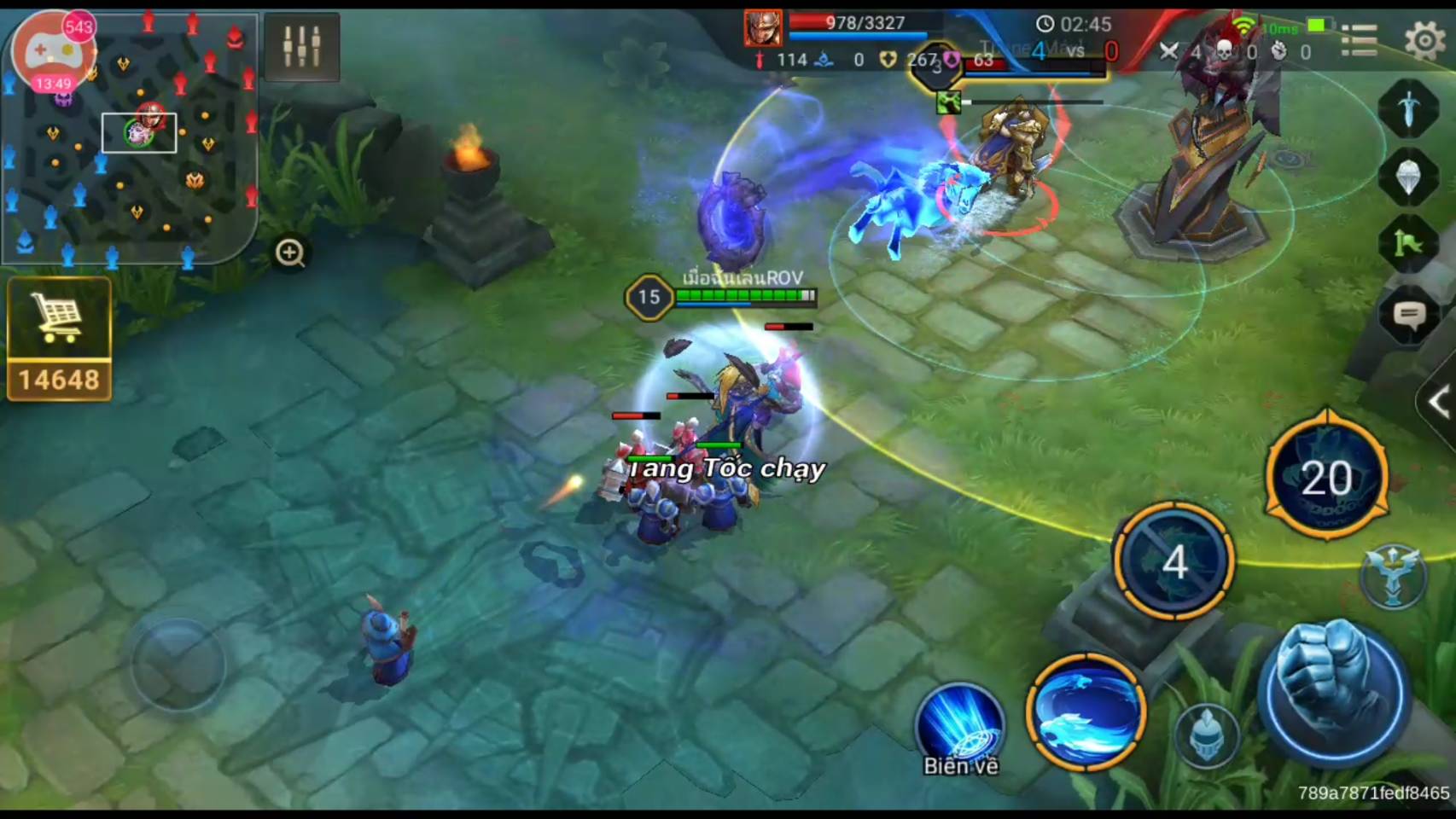This screenshot has width=1456, height=819.
Task: Tap the magnifier zoom button beside the minimap
Action: click(x=290, y=253)
